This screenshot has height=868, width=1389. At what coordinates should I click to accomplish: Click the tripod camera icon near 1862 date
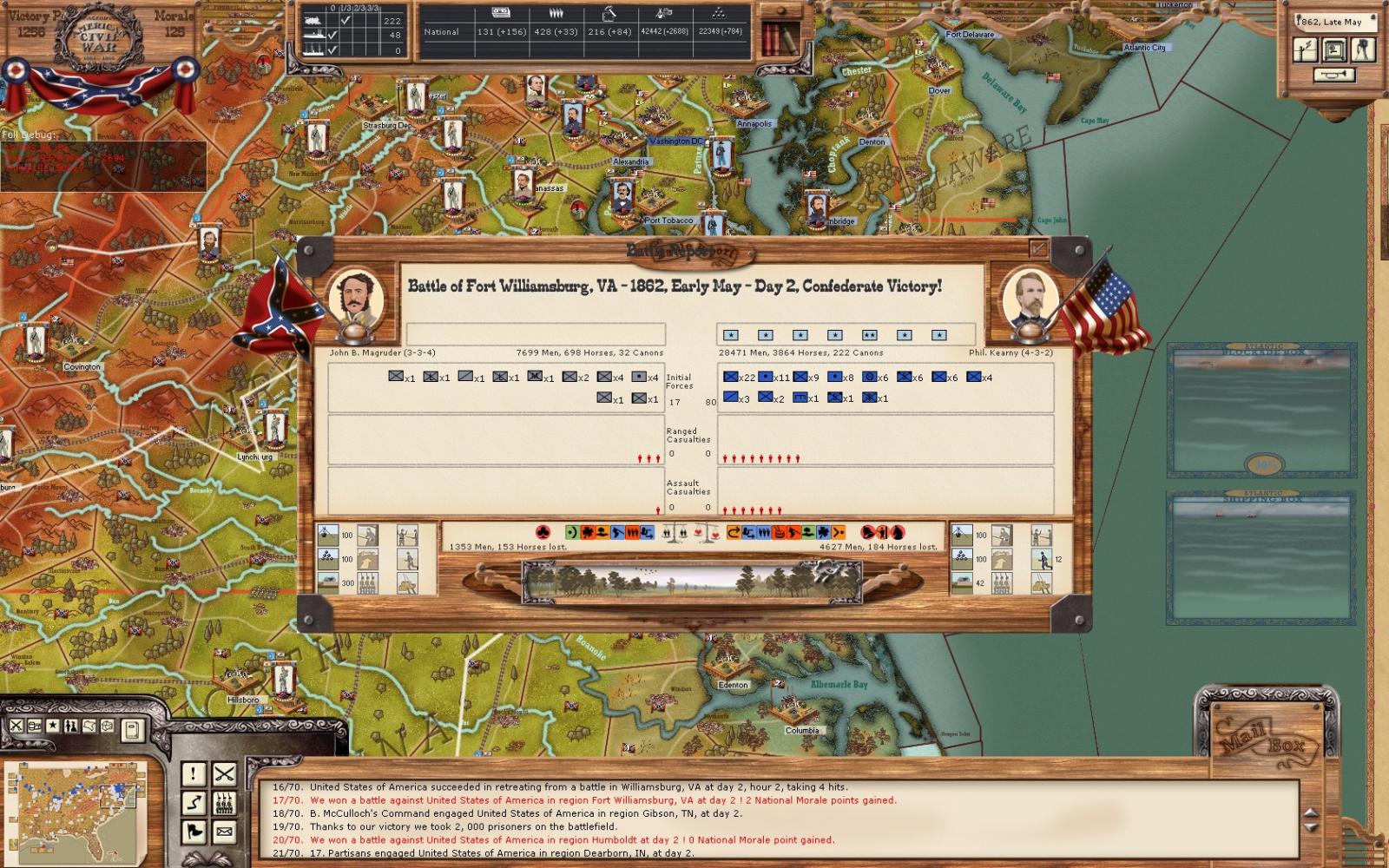tap(1363, 50)
